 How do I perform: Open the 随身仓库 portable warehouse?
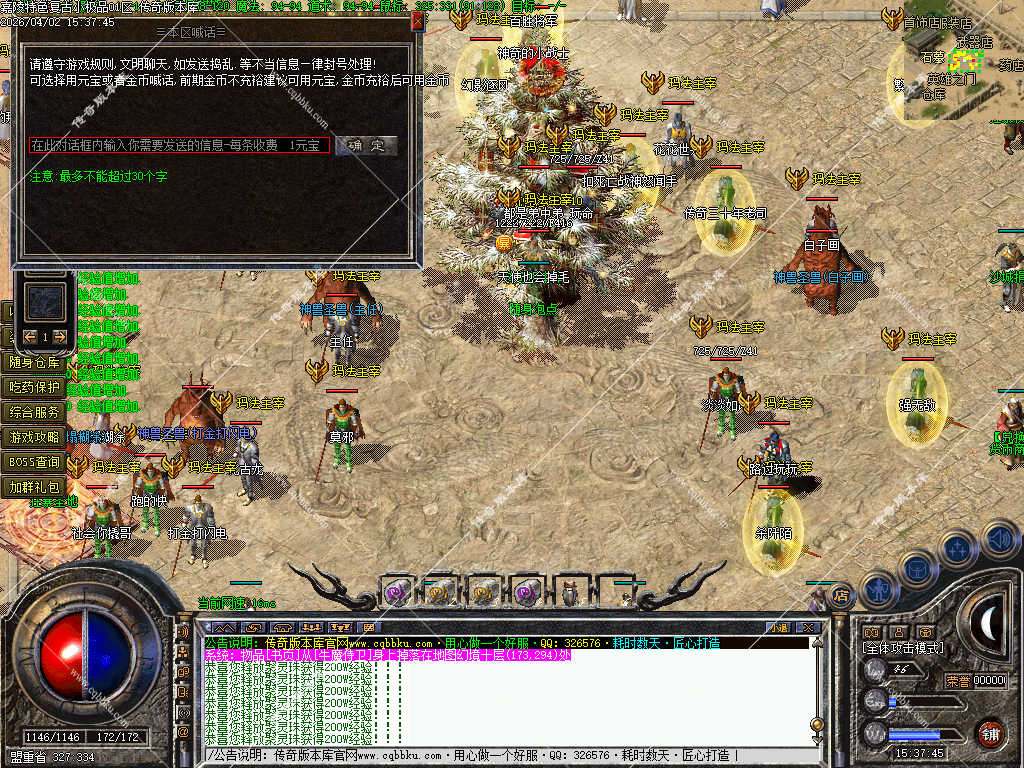point(35,362)
